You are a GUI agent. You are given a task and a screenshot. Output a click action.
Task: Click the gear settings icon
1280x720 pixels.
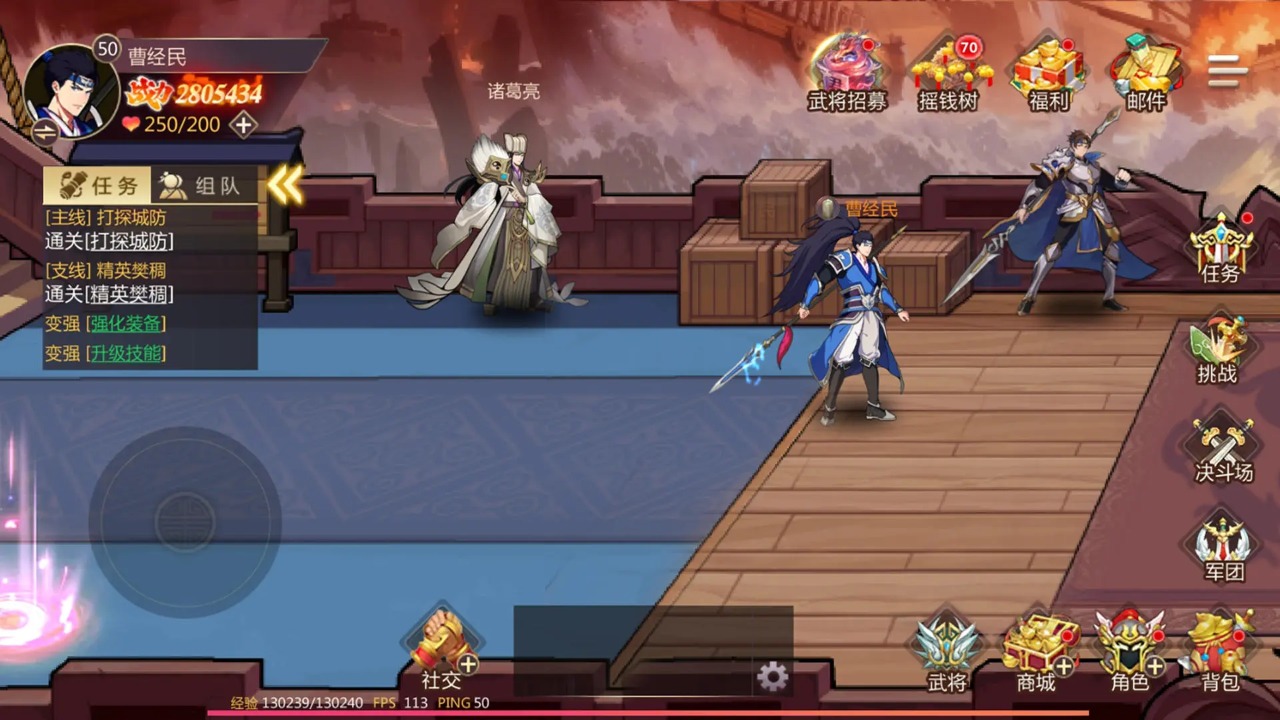pyautogui.click(x=772, y=677)
